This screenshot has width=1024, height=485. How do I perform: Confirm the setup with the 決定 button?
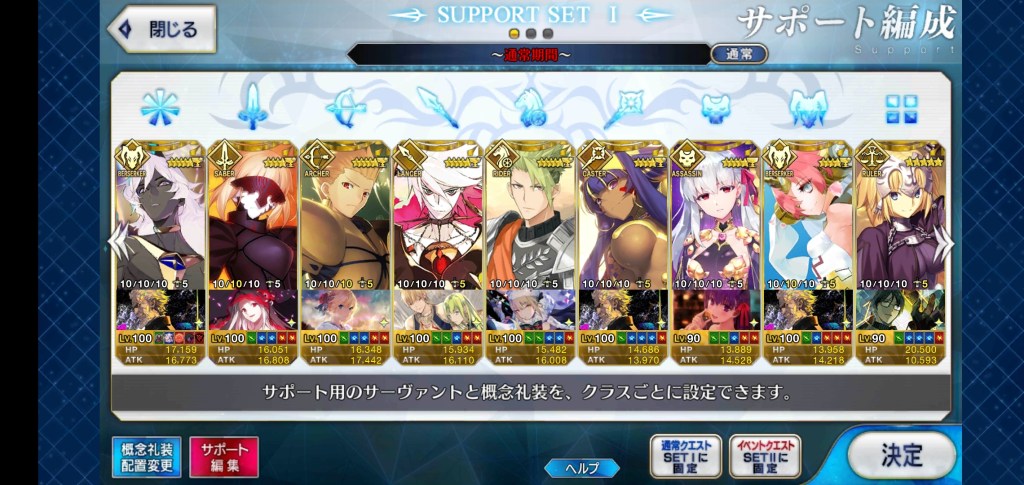[901, 454]
